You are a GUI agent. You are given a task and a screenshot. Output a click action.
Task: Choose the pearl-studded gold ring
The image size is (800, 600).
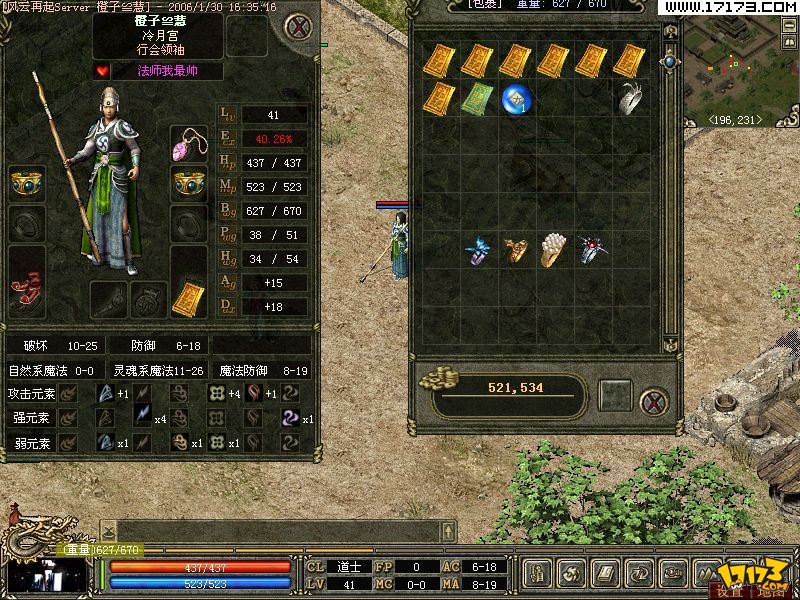tap(554, 250)
